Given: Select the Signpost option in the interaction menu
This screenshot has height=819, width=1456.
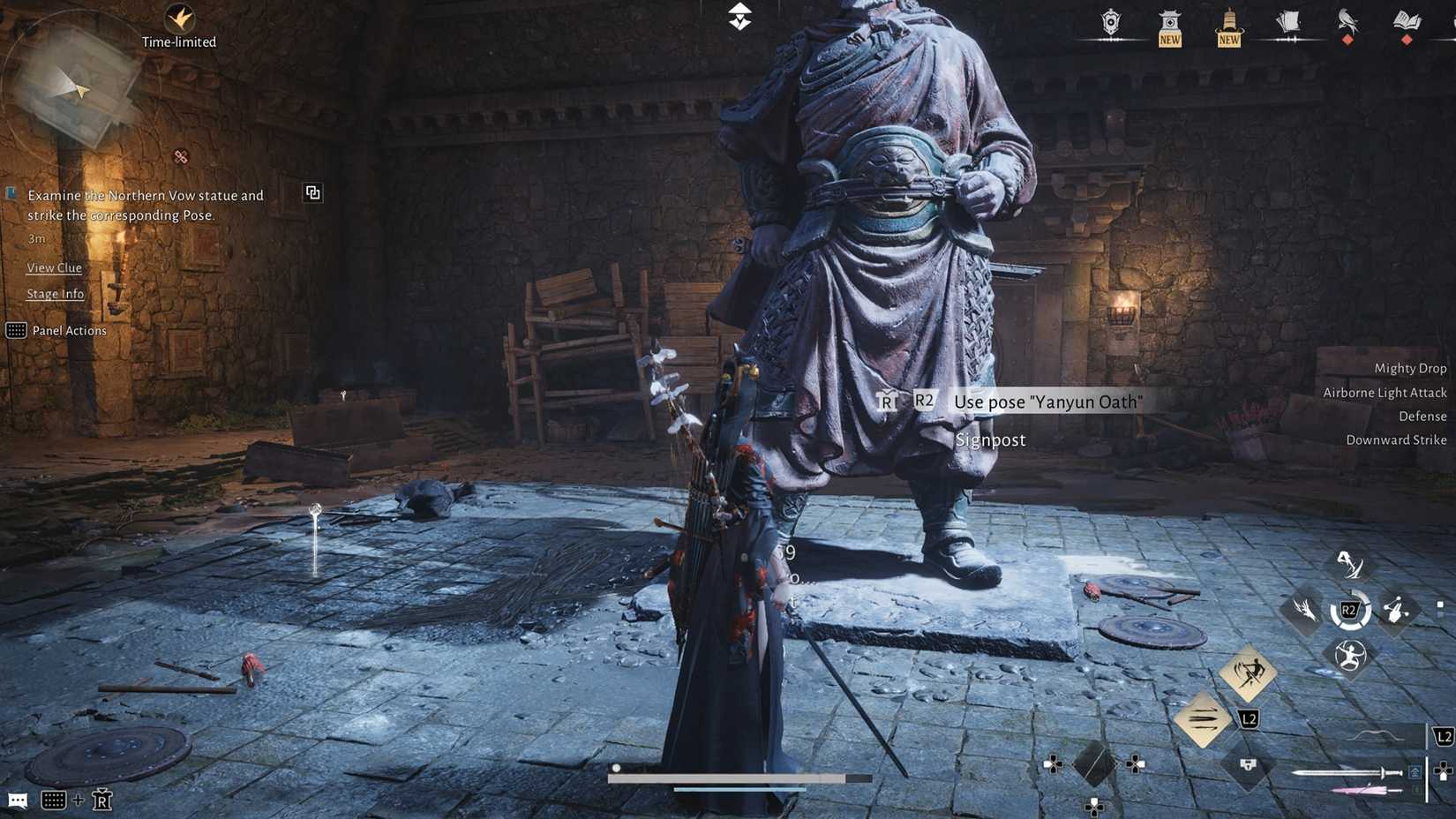Looking at the screenshot, I should (991, 440).
